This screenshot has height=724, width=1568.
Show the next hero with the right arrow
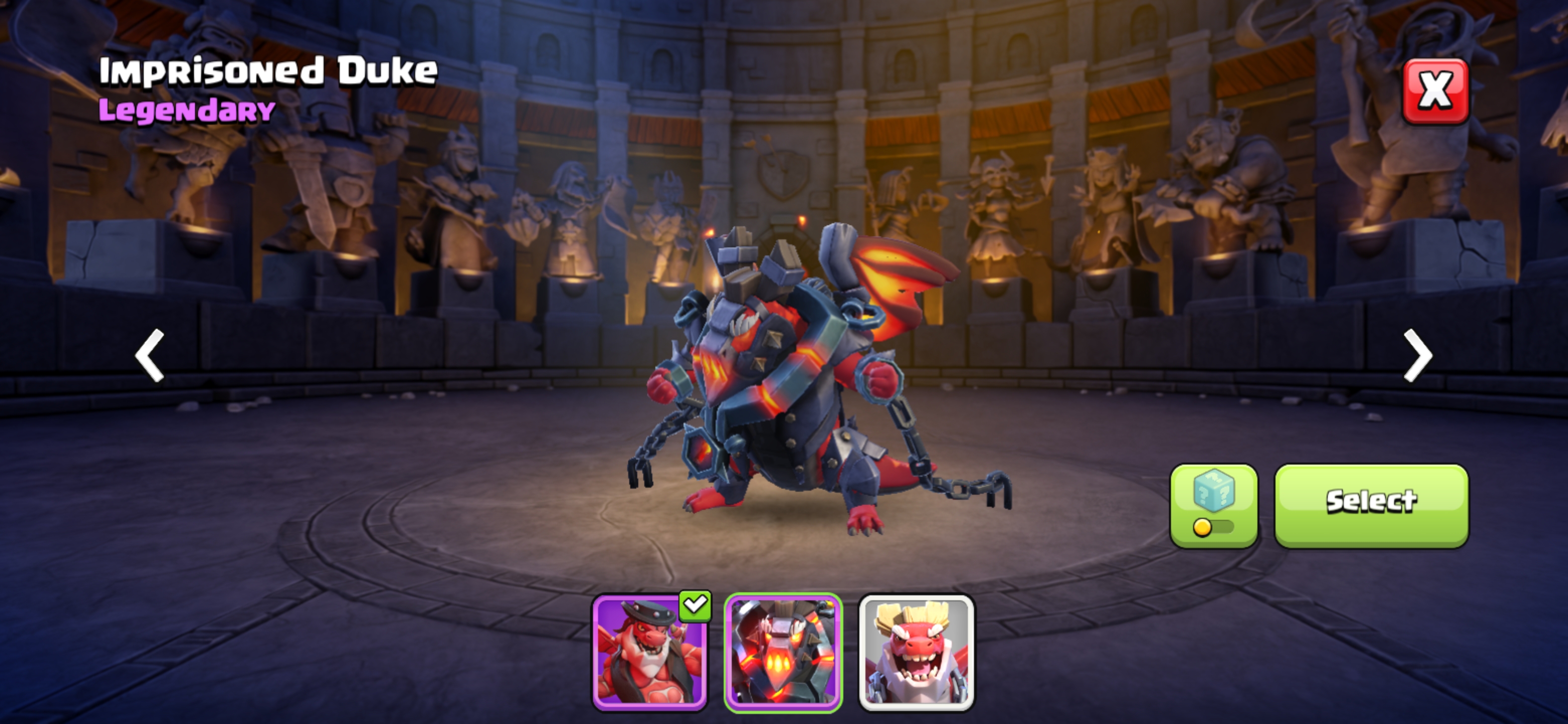pyautogui.click(x=1418, y=355)
